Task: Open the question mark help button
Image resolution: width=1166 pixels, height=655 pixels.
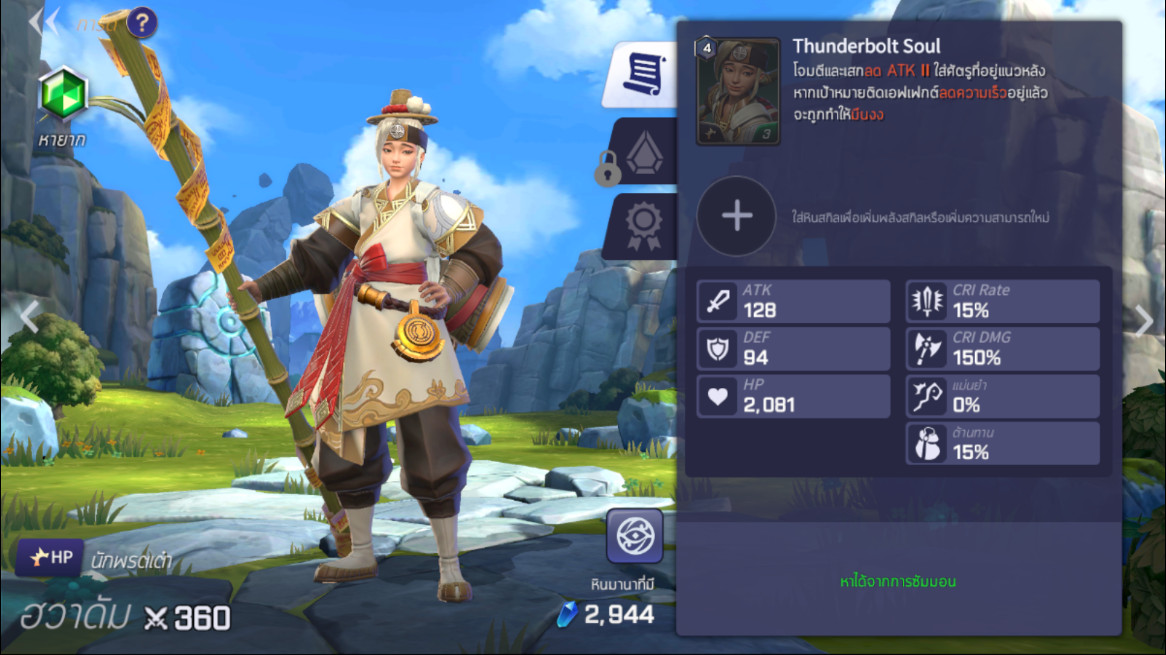Action: point(142,22)
